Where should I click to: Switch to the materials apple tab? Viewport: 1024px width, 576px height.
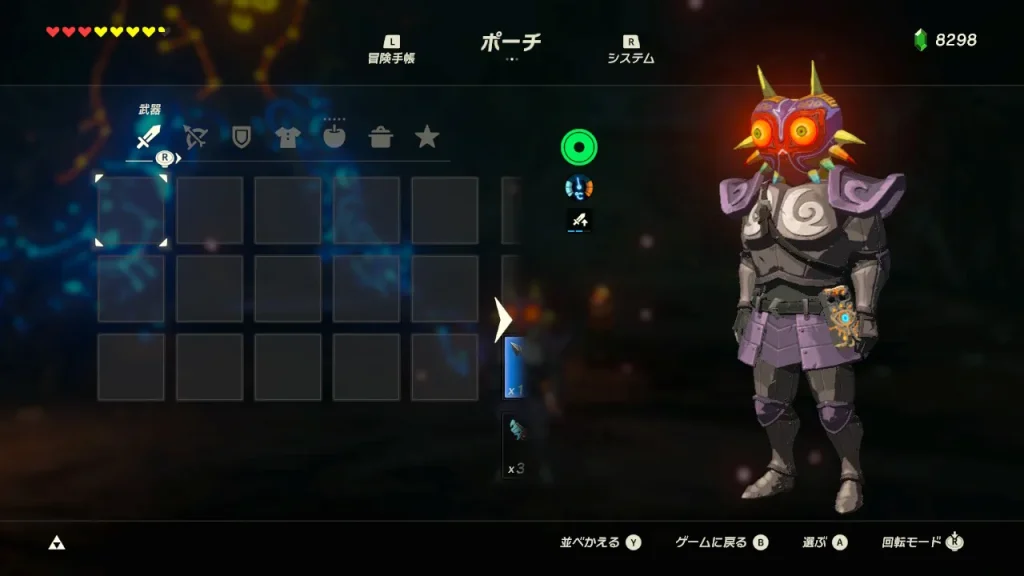pos(334,137)
